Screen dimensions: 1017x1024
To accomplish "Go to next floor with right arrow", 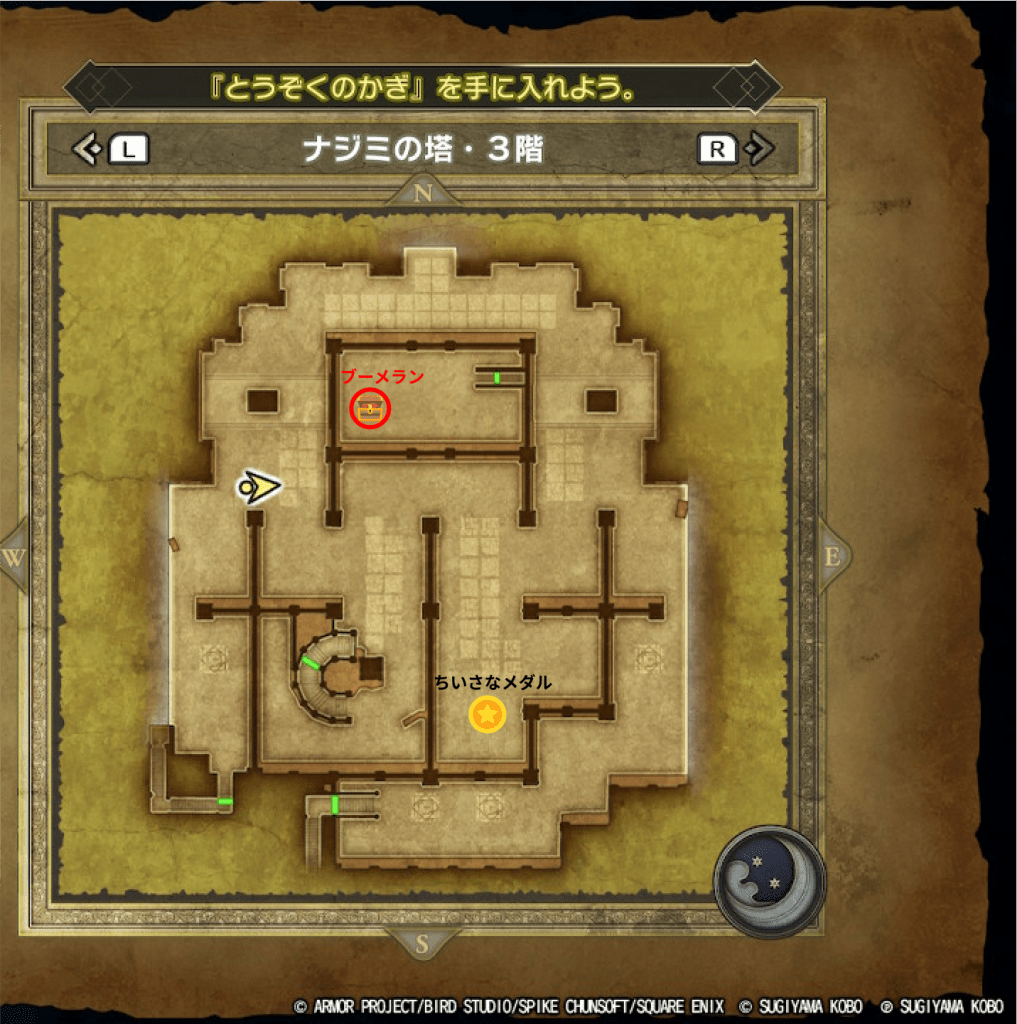I will tap(759, 150).
